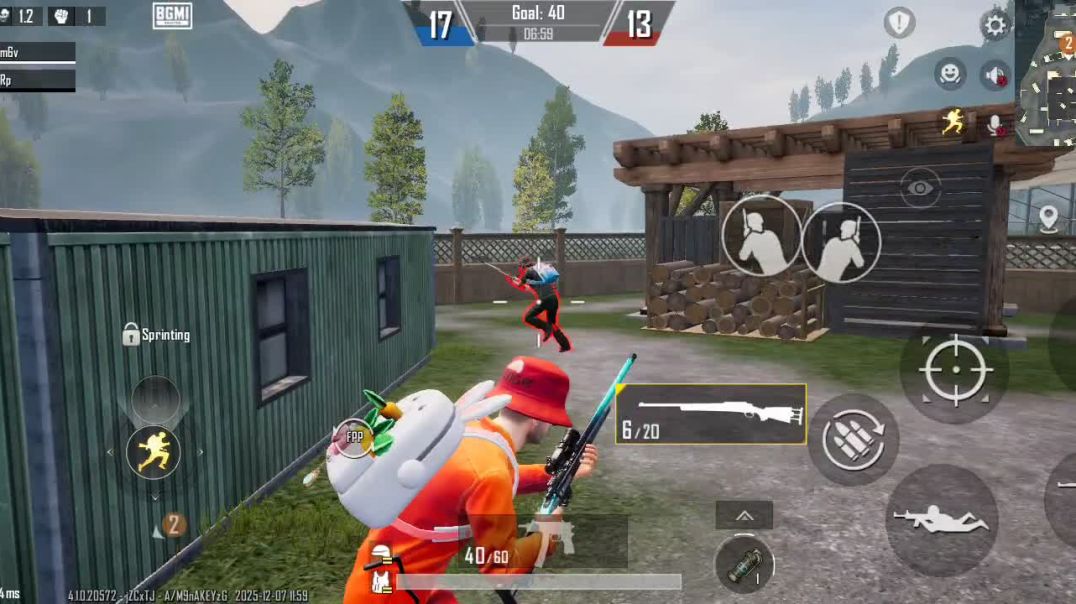Tap the sprint running-man joystick
This screenshot has height=604, width=1076.
[154, 452]
